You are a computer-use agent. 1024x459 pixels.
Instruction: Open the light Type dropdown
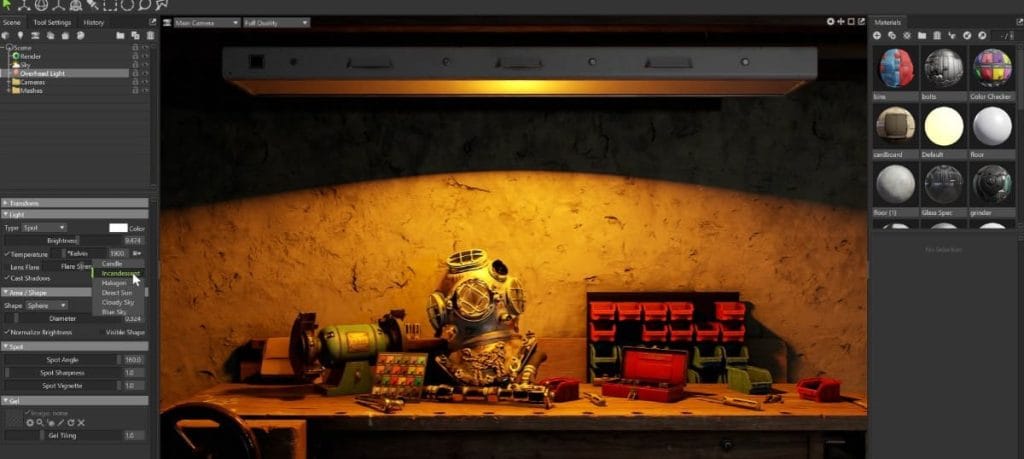(x=44, y=228)
